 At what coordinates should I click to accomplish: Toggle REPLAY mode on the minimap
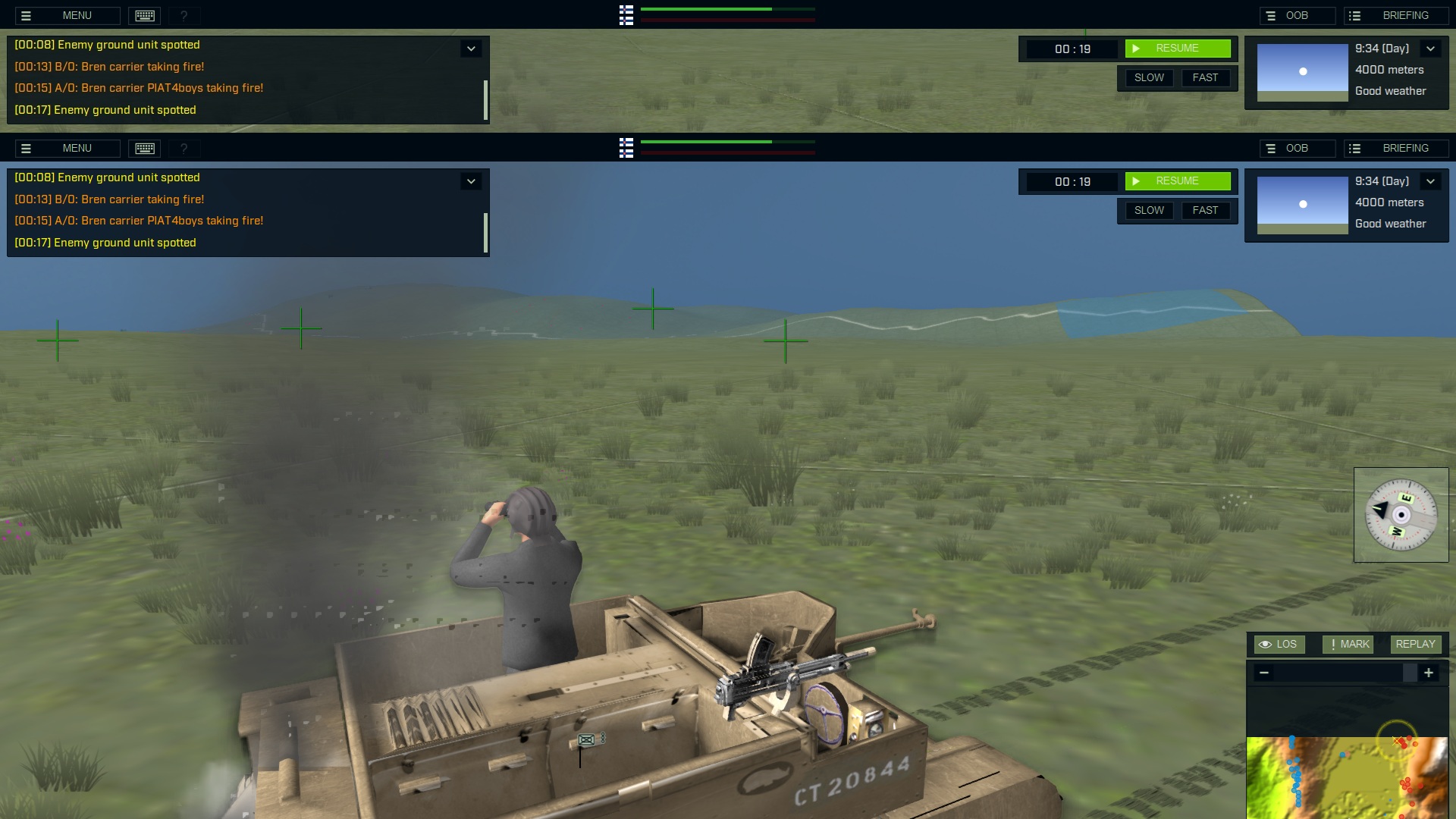point(1415,644)
